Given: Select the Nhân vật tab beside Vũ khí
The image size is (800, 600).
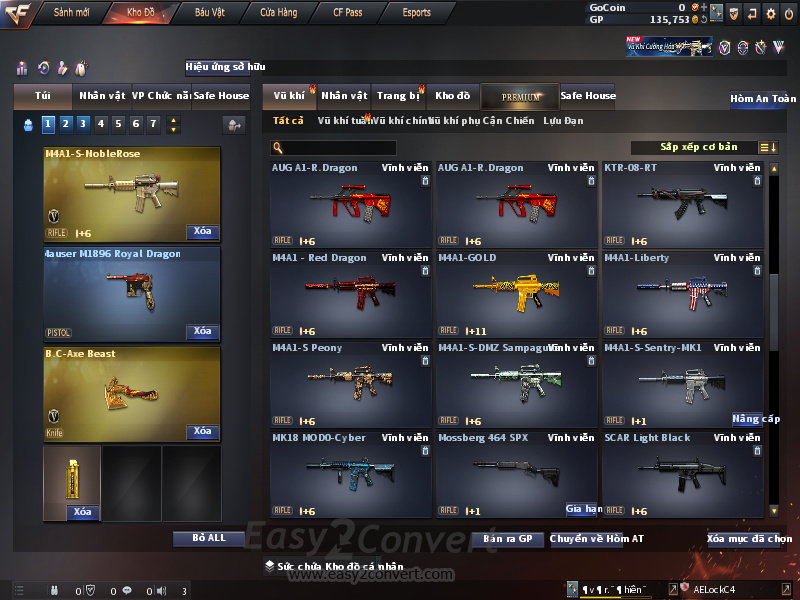Looking at the screenshot, I should point(345,96).
